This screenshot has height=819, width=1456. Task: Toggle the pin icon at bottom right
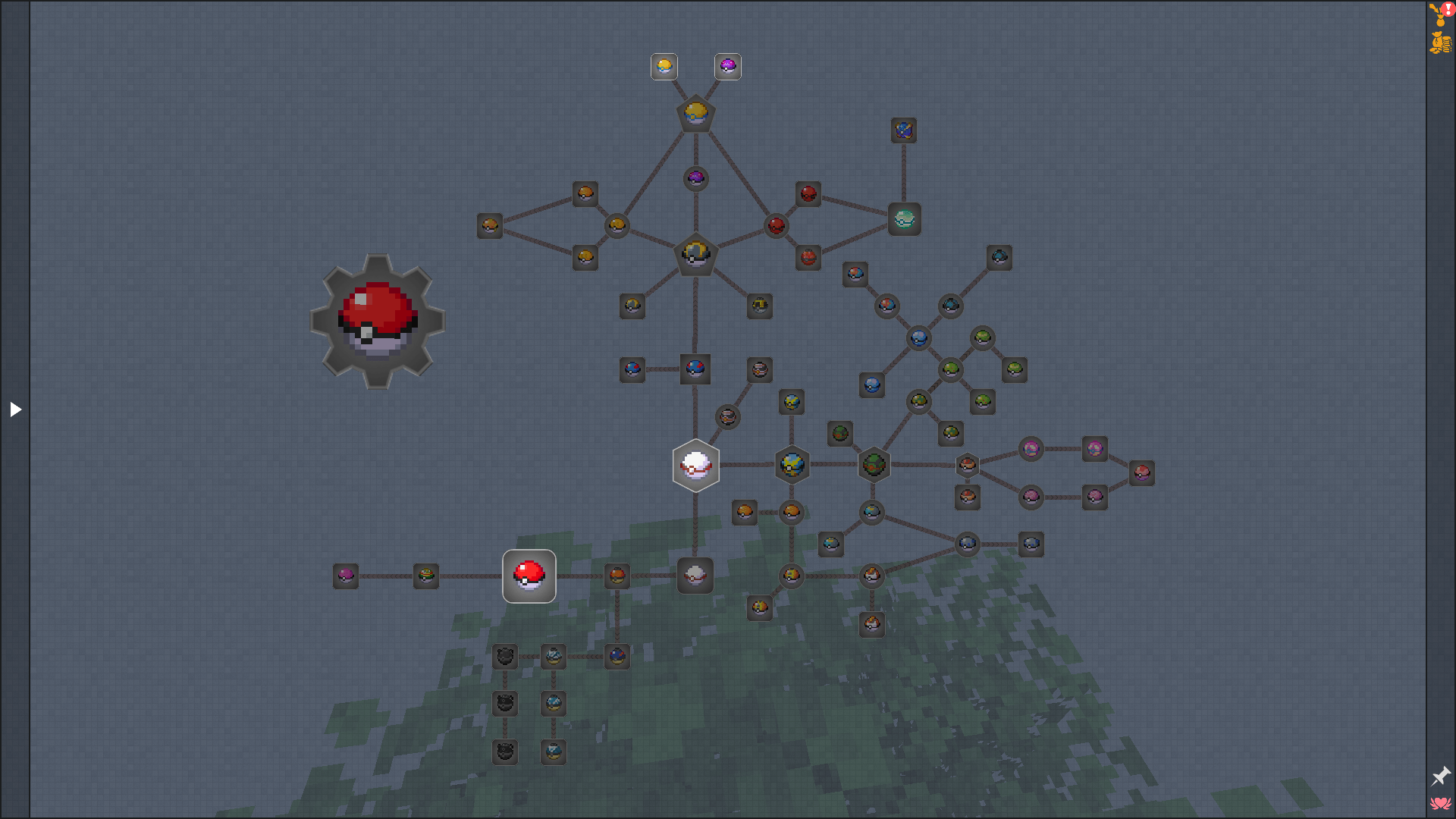(1440, 776)
